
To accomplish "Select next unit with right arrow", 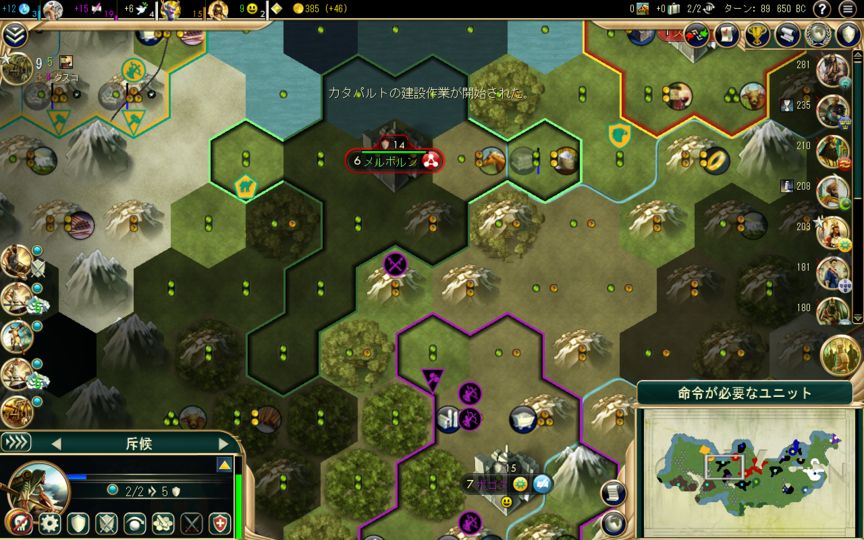I will [223, 443].
